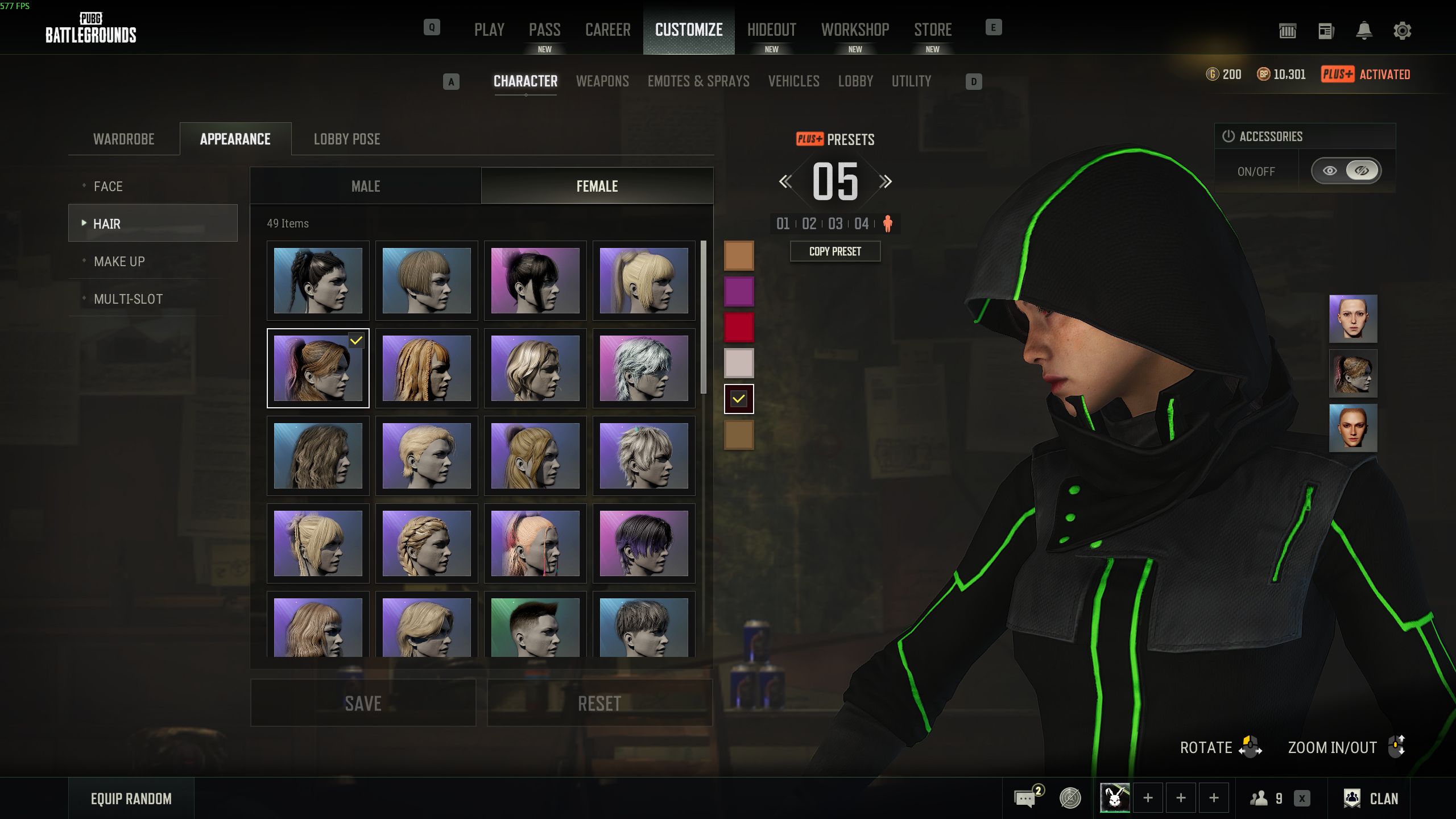Choose the purple hair color swatch
Image resolution: width=1456 pixels, height=819 pixels.
tap(739, 291)
